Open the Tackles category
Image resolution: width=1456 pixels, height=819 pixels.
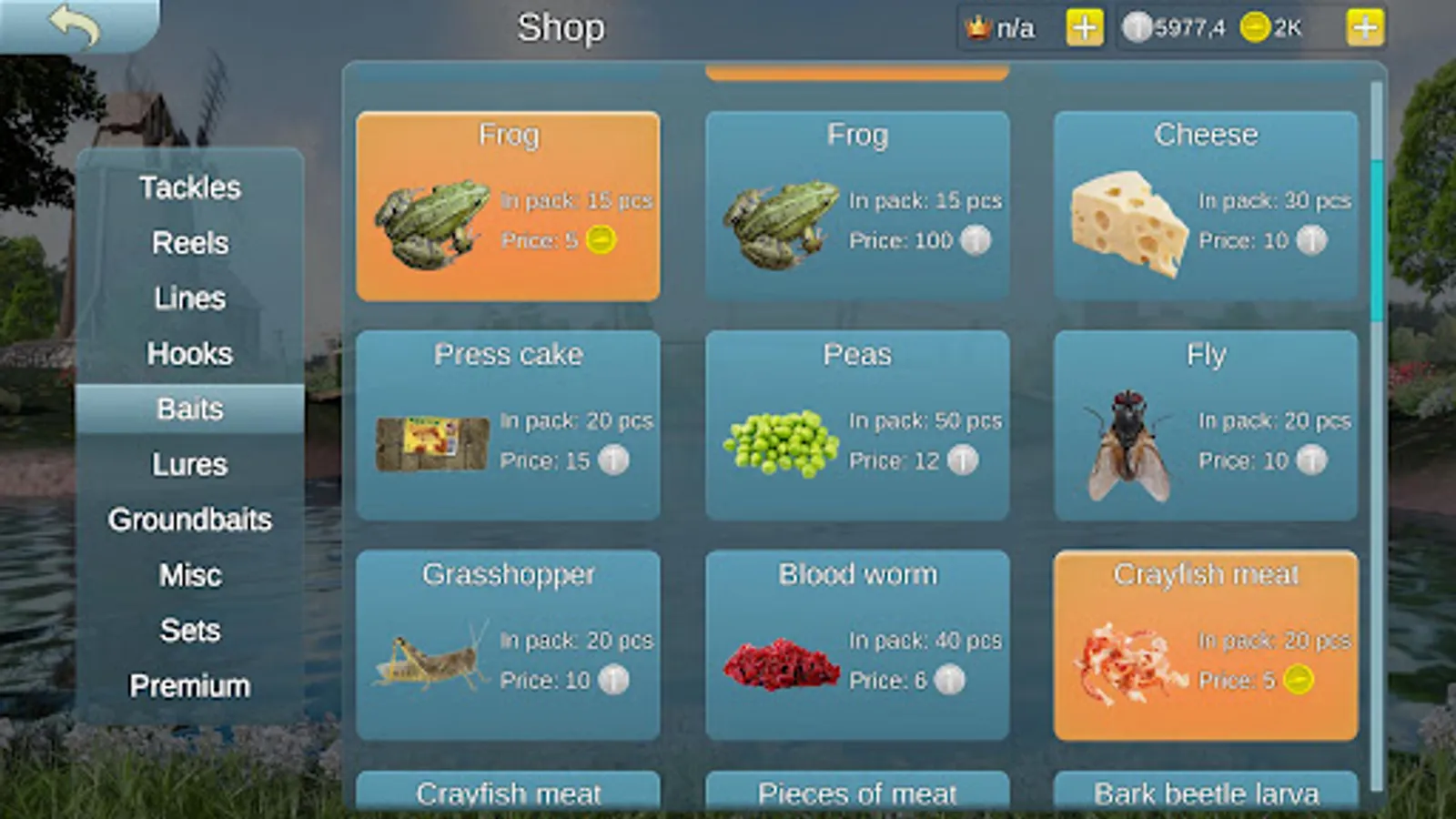(x=189, y=187)
